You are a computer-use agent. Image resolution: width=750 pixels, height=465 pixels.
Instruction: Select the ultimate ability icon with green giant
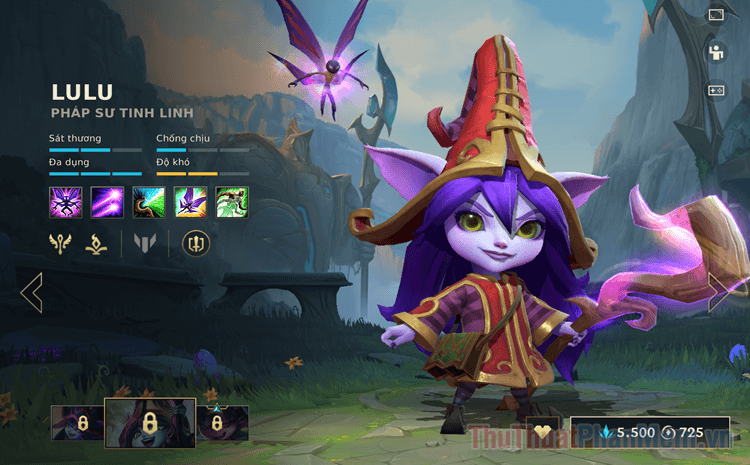(232, 202)
